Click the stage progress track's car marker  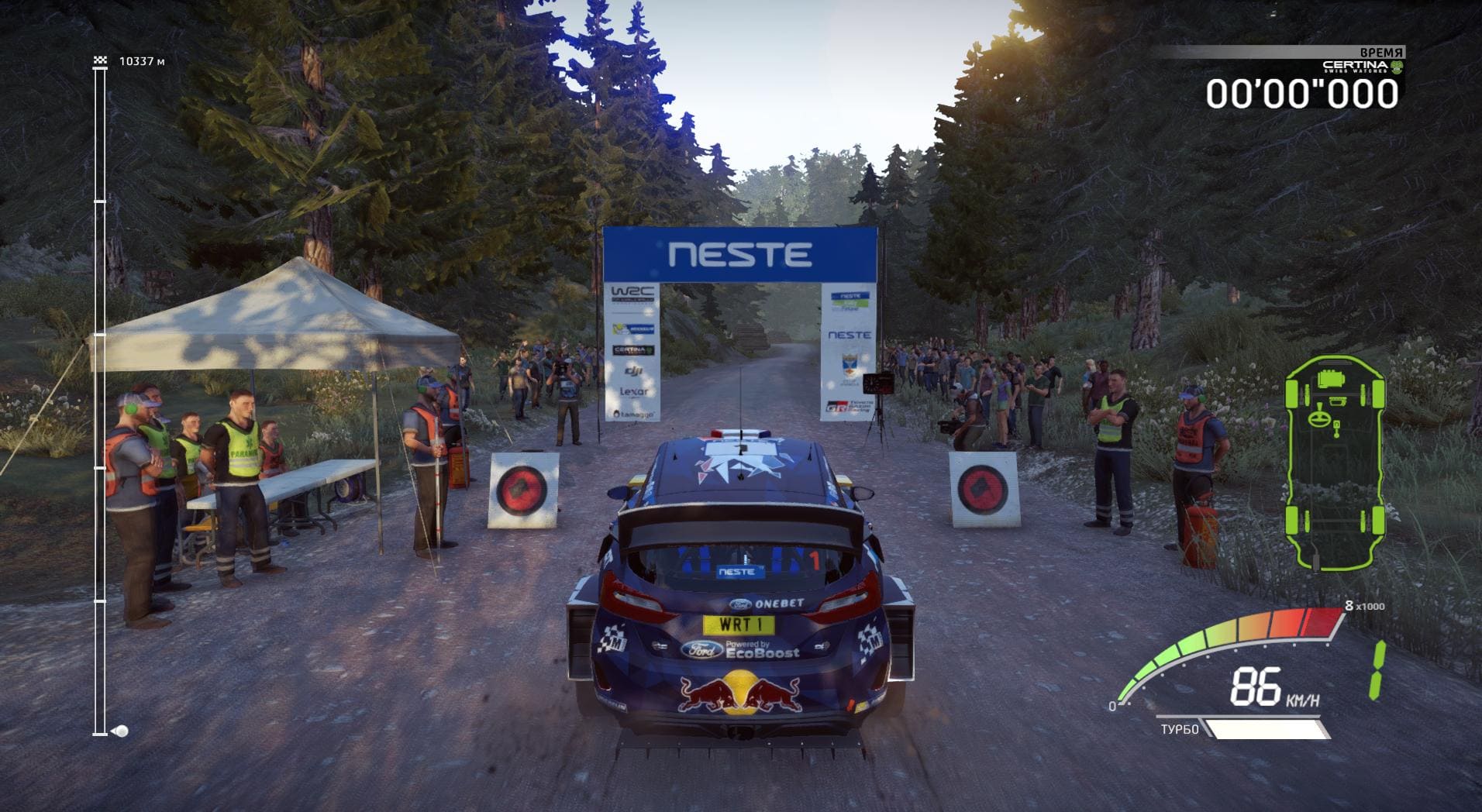pos(121,731)
